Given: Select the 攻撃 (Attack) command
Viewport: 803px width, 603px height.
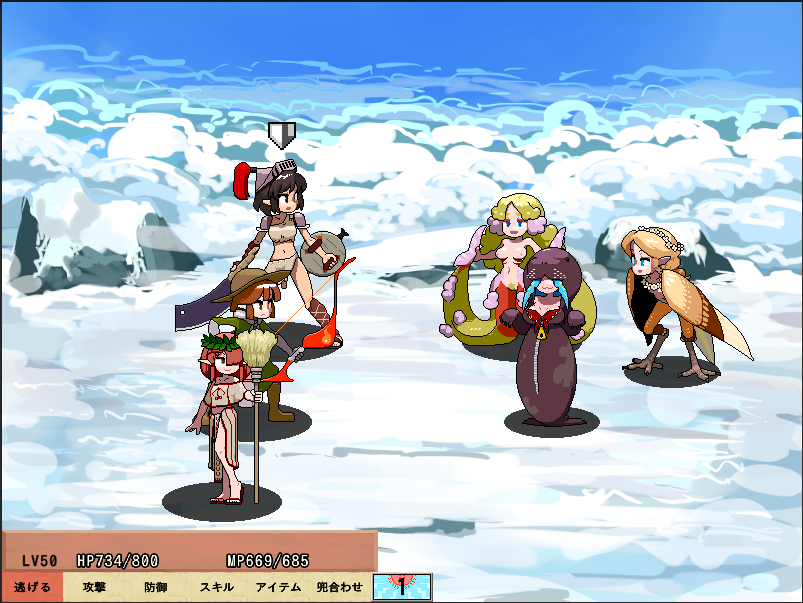Looking at the screenshot, I should point(95,587).
